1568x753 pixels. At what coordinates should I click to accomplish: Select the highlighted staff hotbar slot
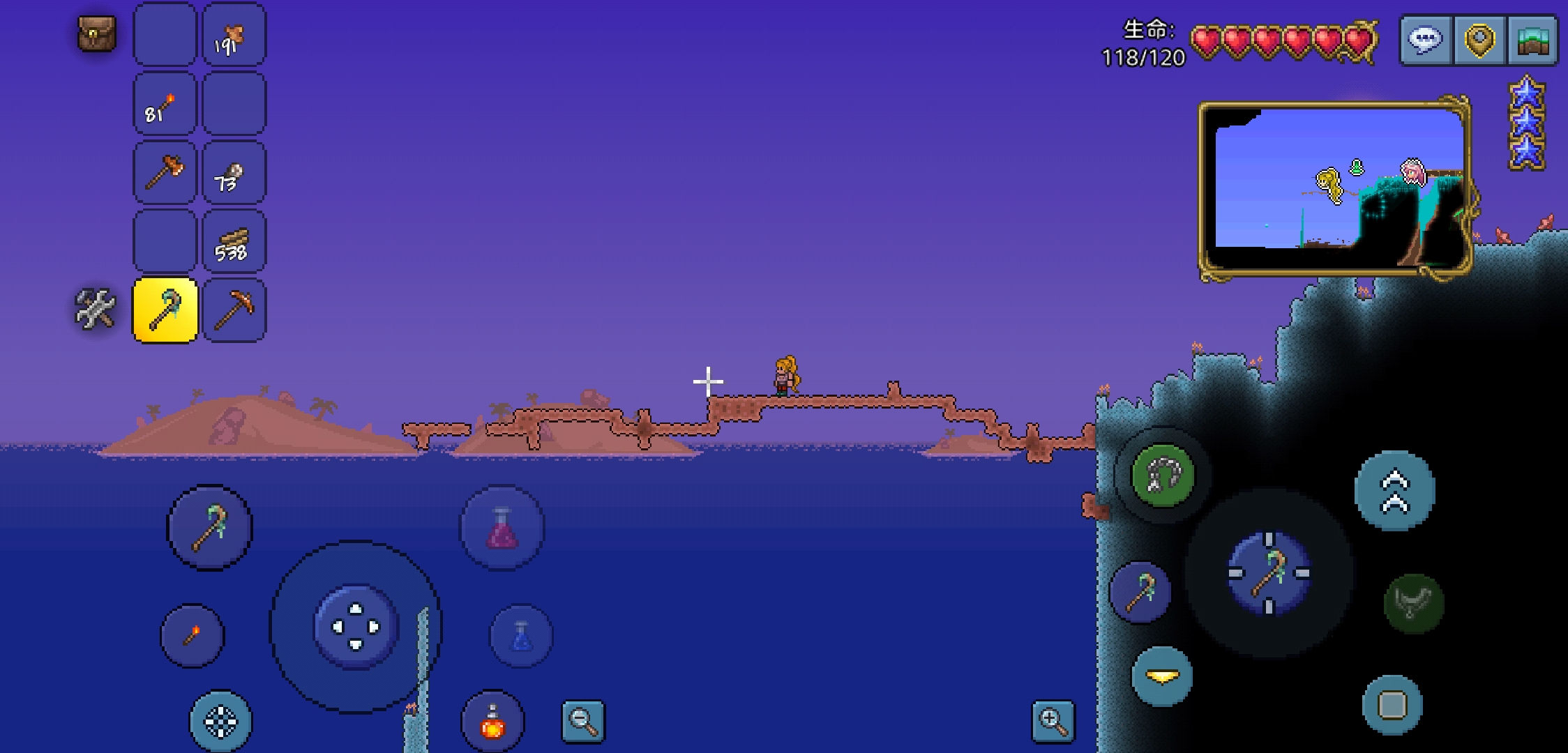(165, 310)
